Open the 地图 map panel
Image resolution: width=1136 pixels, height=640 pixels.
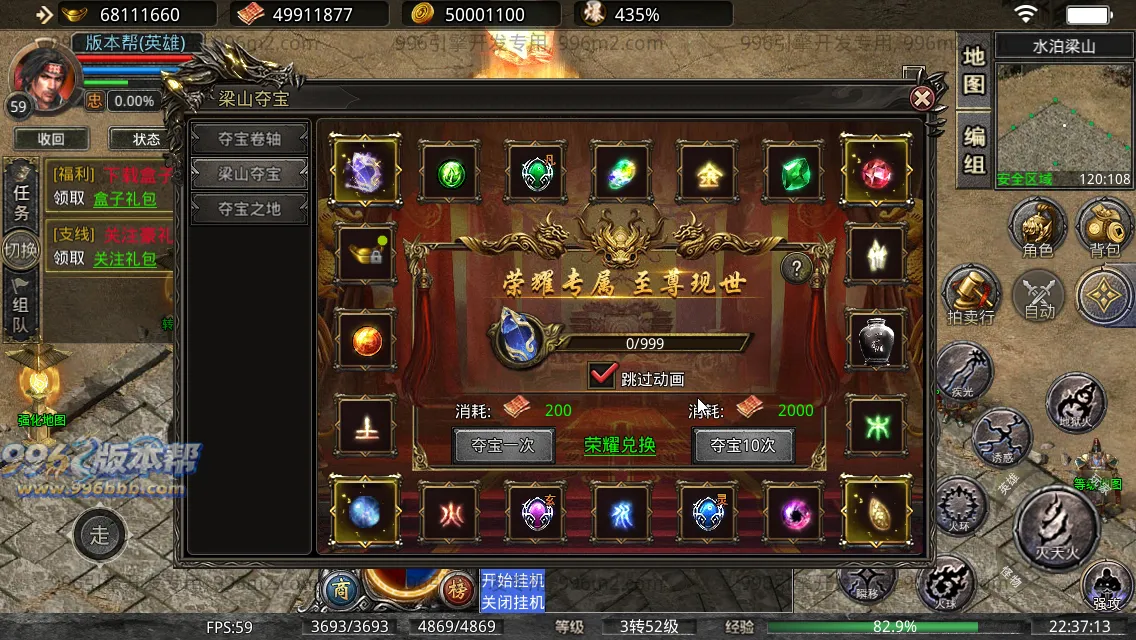coord(974,70)
